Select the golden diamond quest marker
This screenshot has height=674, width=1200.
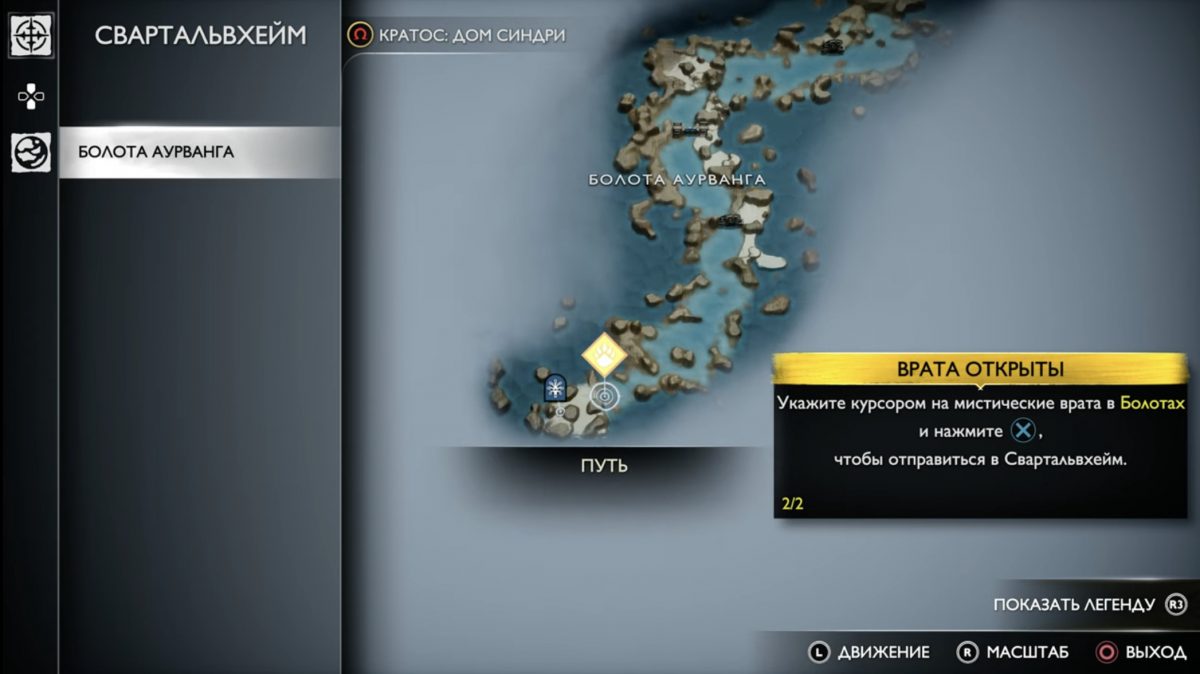604,354
